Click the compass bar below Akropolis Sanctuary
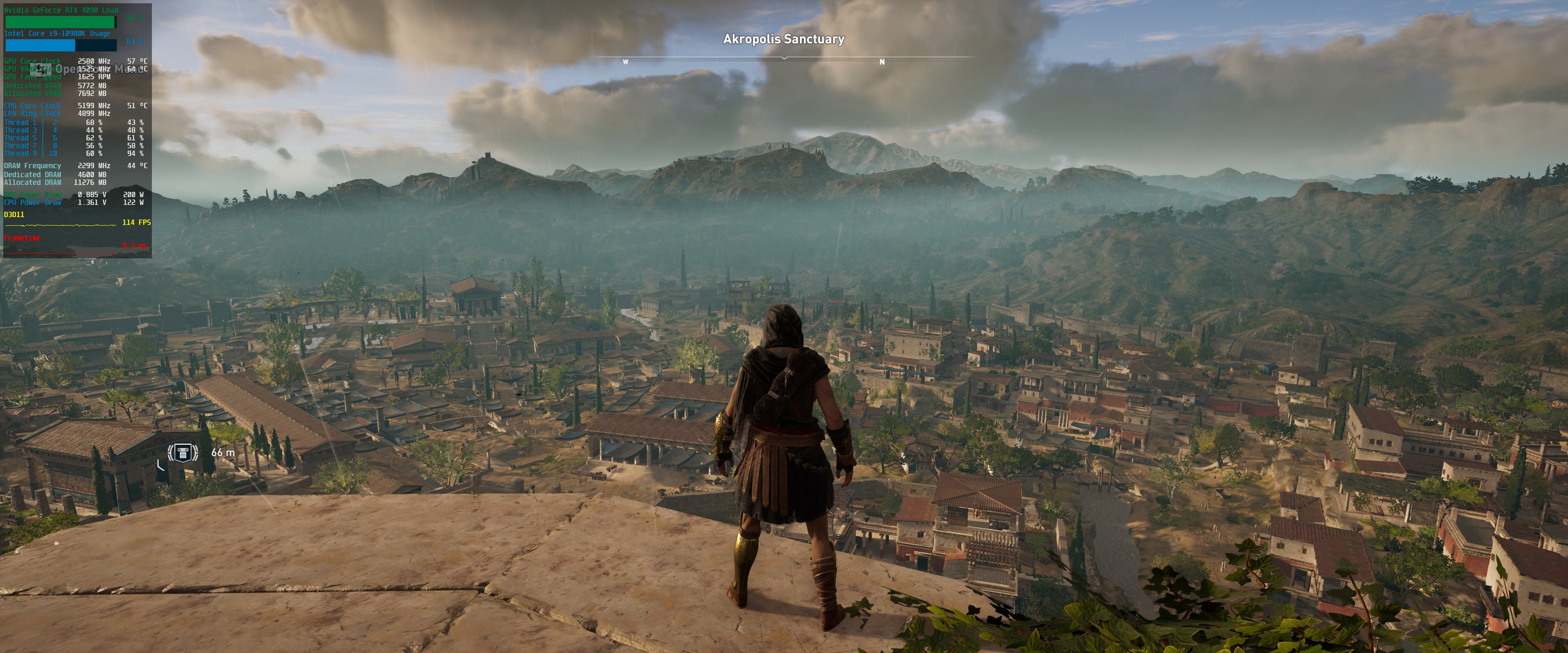 point(784,58)
